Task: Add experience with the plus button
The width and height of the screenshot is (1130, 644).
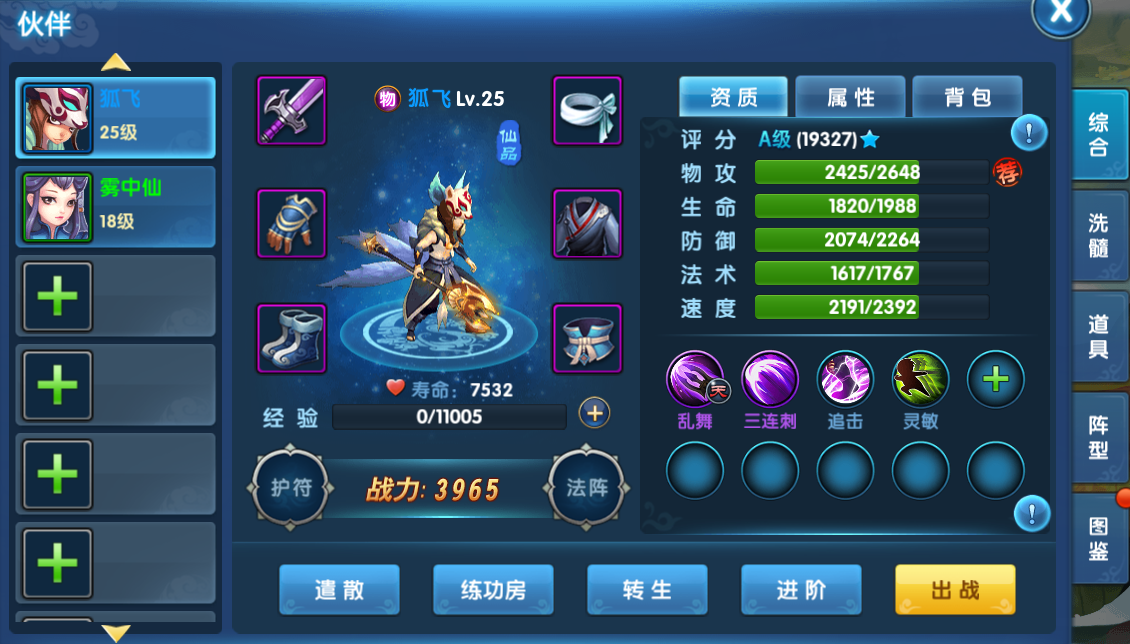Action: (595, 413)
